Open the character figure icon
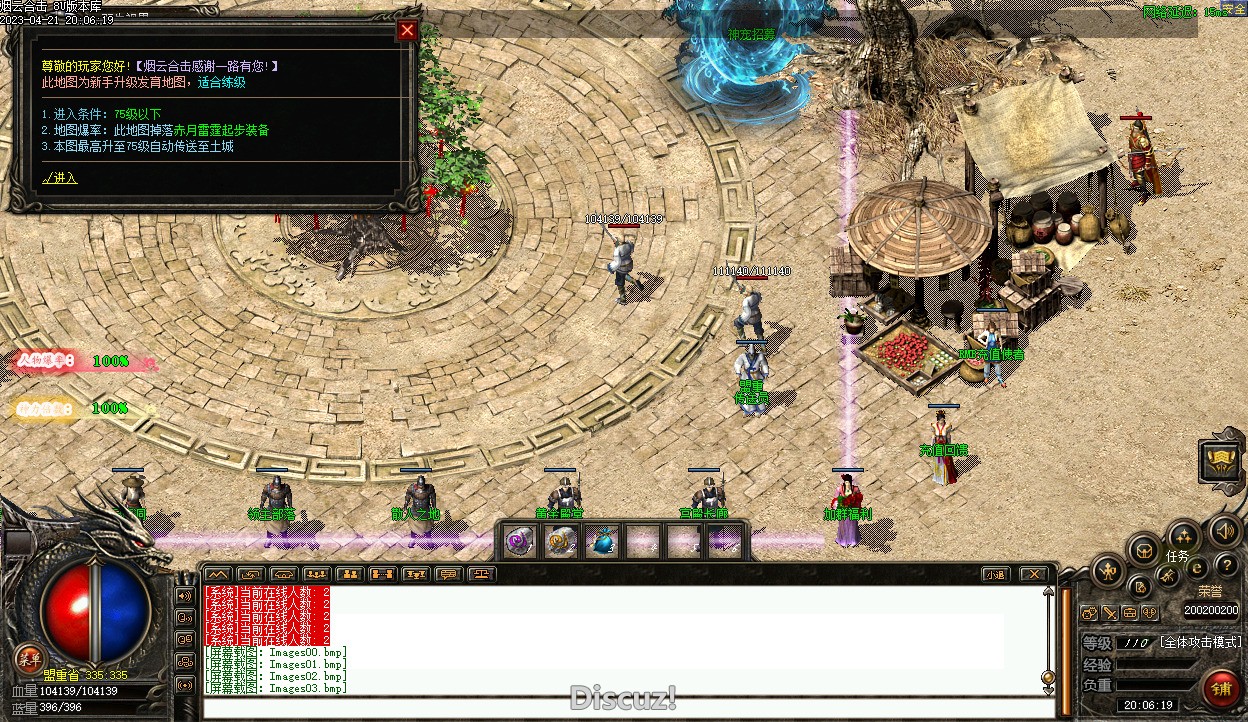 pyautogui.click(x=1108, y=572)
